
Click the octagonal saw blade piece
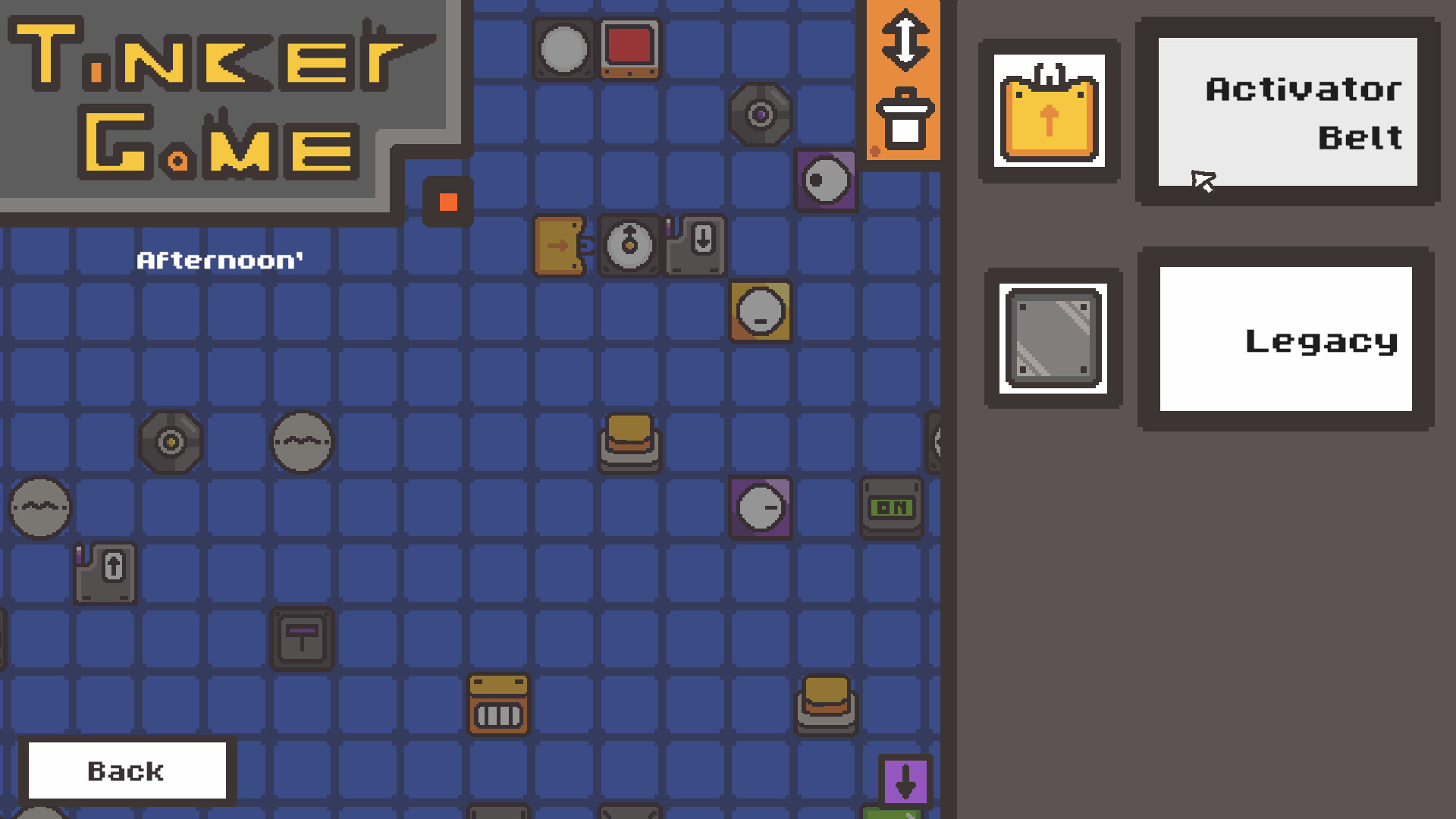(x=761, y=114)
